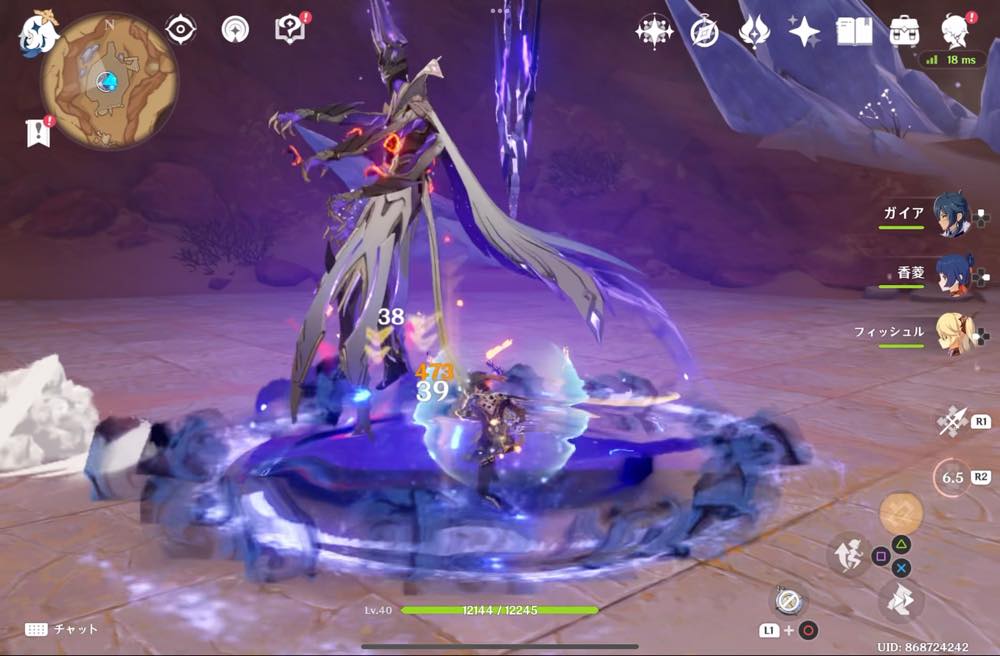
Task: Switch to party member ガイア
Action: tap(951, 215)
